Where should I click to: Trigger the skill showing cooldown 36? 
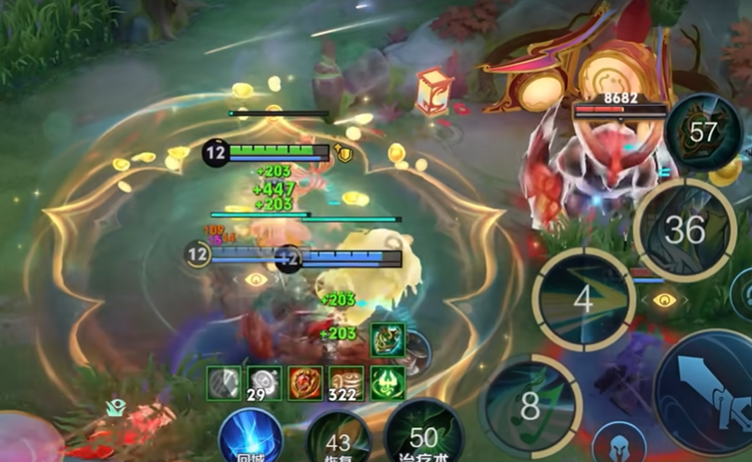pyautogui.click(x=685, y=230)
